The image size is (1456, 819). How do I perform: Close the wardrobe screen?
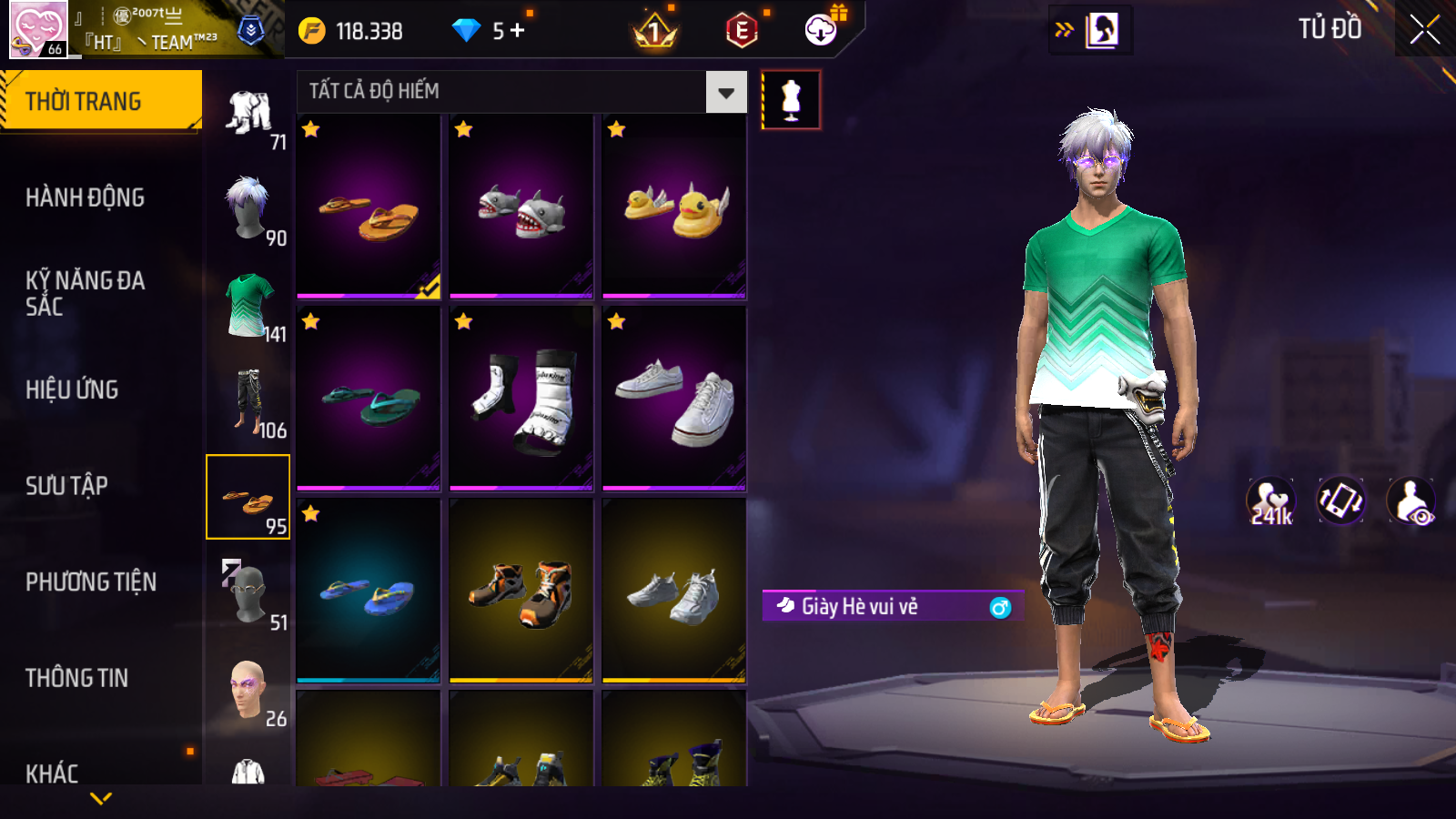[1424, 30]
